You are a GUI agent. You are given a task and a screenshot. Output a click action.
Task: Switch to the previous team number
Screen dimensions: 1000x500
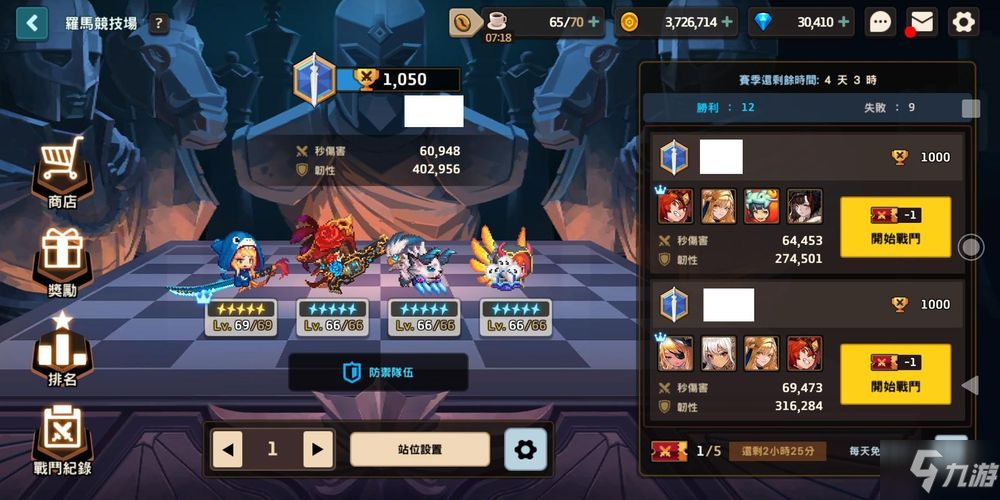click(228, 450)
